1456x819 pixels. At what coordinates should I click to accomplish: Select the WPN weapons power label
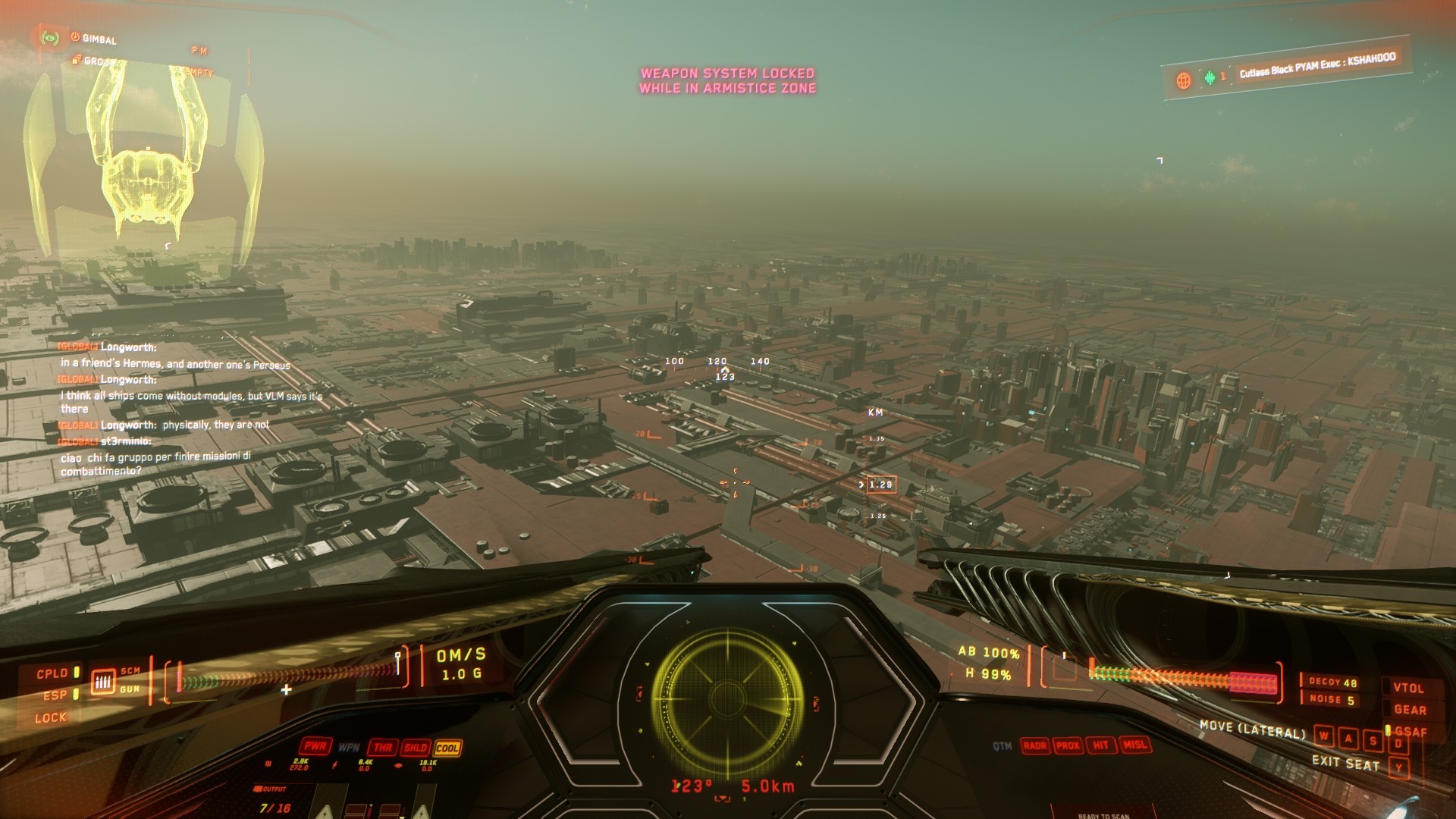(x=349, y=747)
